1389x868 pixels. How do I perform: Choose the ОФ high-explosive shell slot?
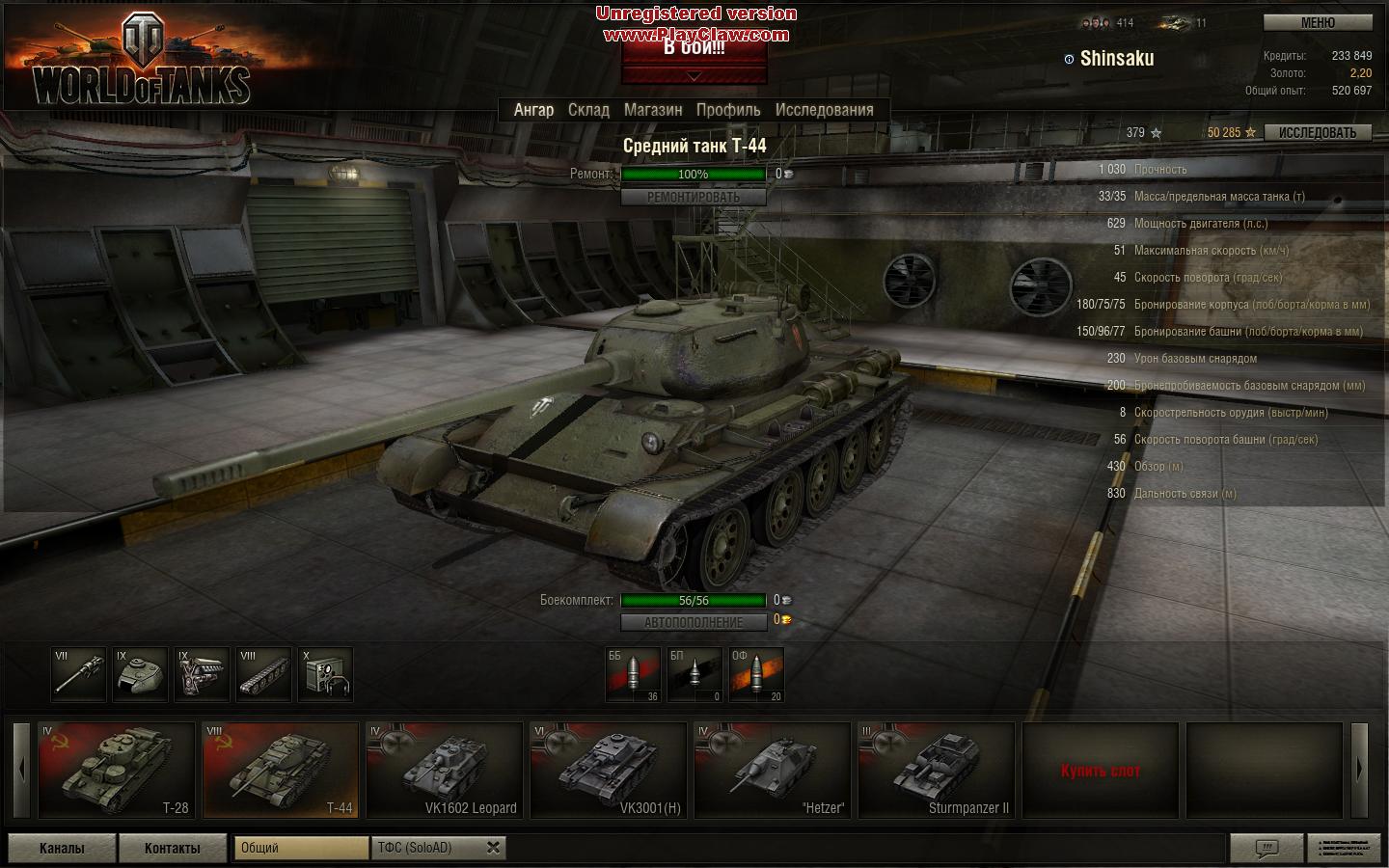[x=756, y=674]
